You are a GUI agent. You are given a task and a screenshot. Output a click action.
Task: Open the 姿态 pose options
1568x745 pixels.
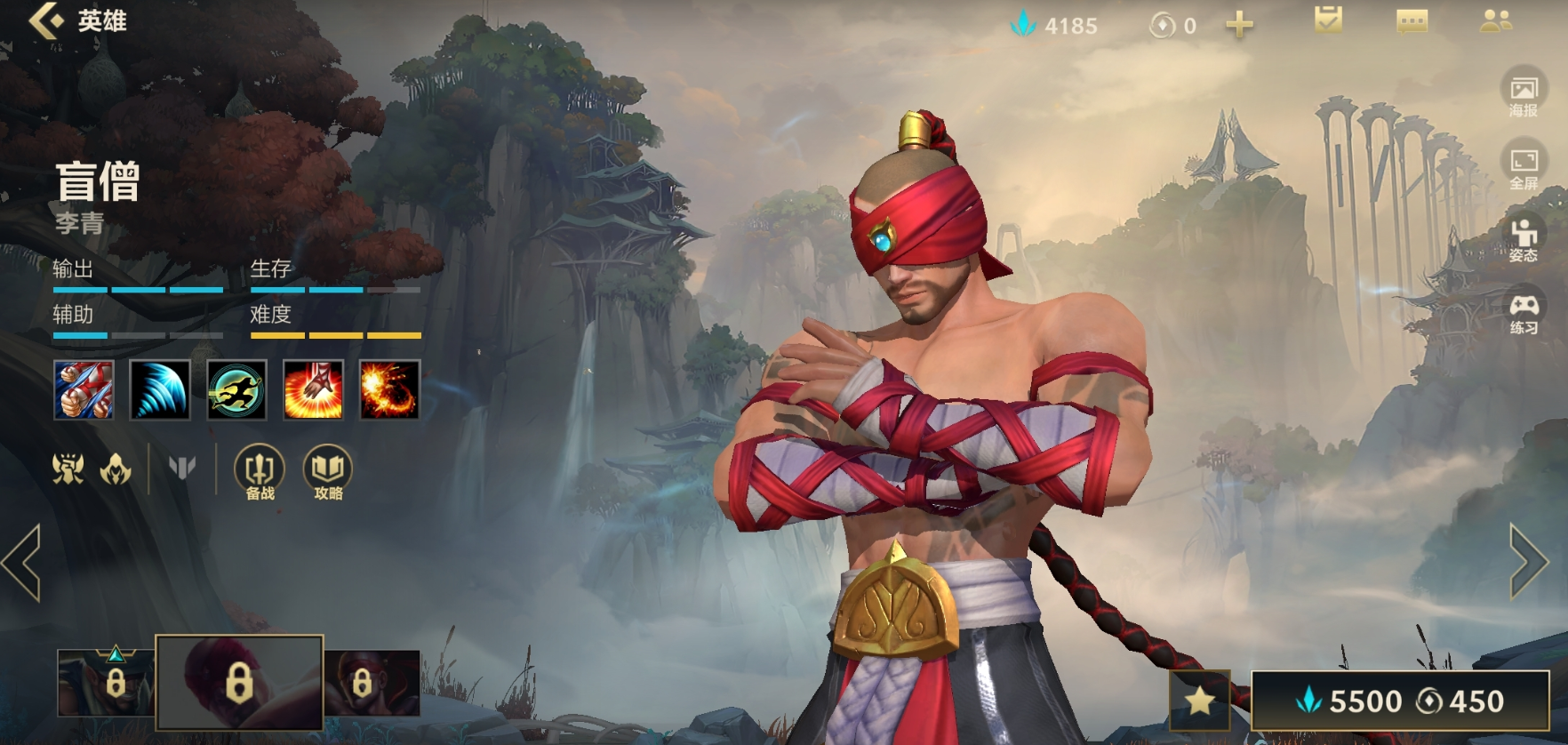click(x=1524, y=239)
